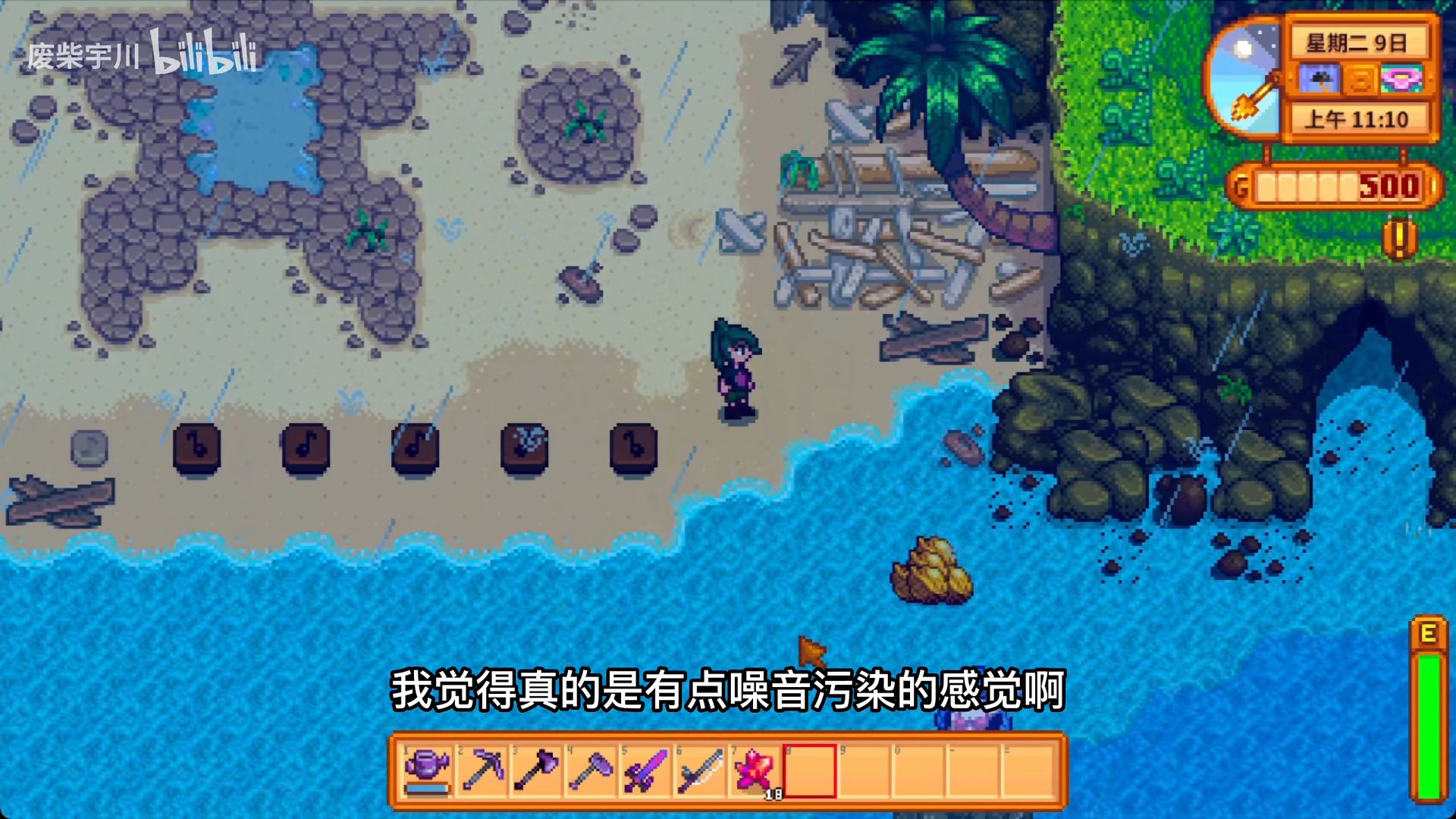This screenshot has height=819, width=1456.
Task: Click the red-highlighted empty hotbar slot
Action: pyautogui.click(x=809, y=771)
